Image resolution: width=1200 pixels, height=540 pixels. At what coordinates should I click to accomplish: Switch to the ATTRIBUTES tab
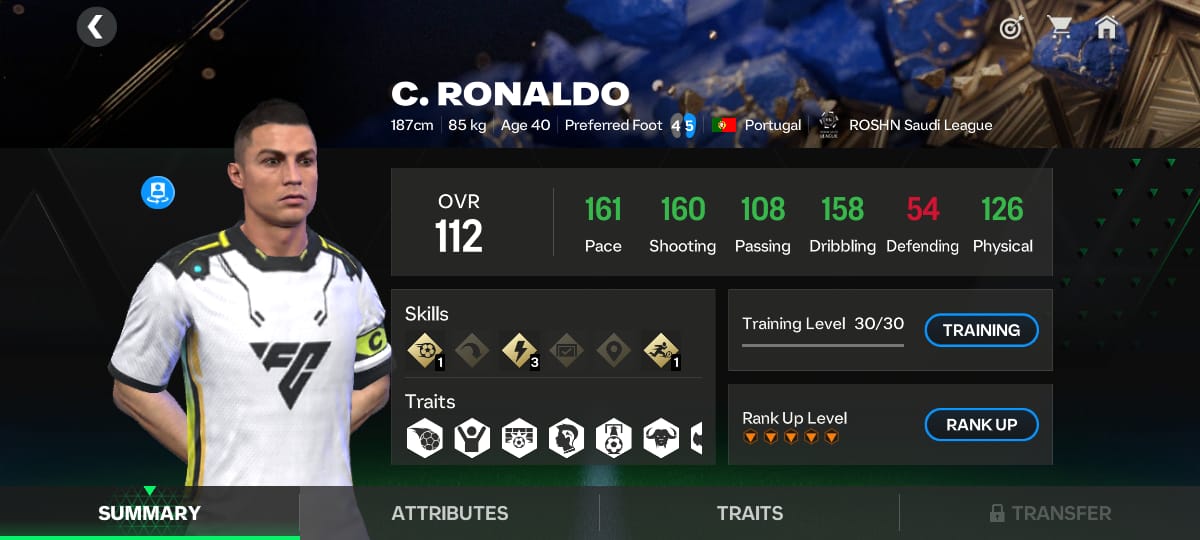(449, 513)
